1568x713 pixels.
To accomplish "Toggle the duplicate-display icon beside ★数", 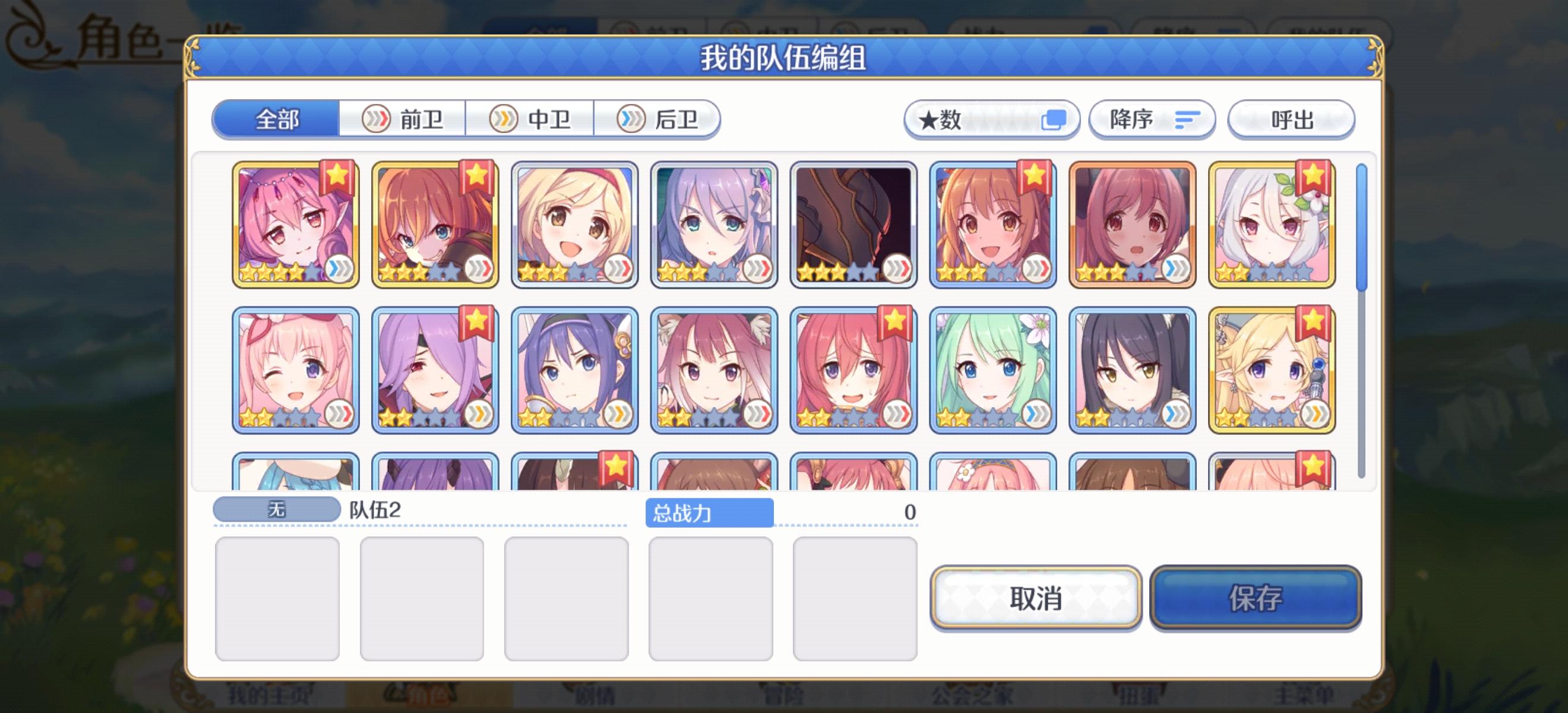I will pos(1057,119).
